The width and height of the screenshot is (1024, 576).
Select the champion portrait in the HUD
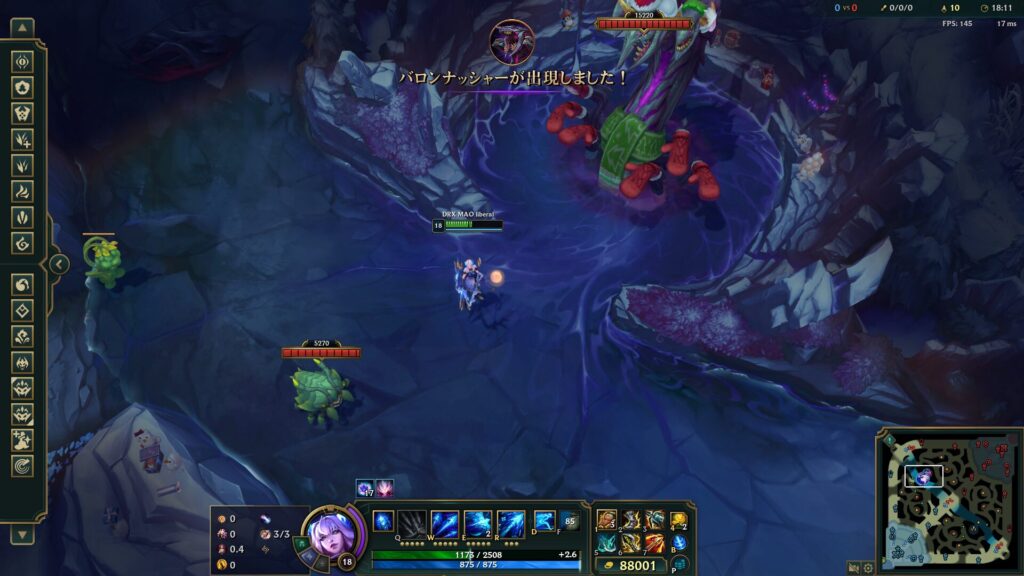[x=327, y=535]
